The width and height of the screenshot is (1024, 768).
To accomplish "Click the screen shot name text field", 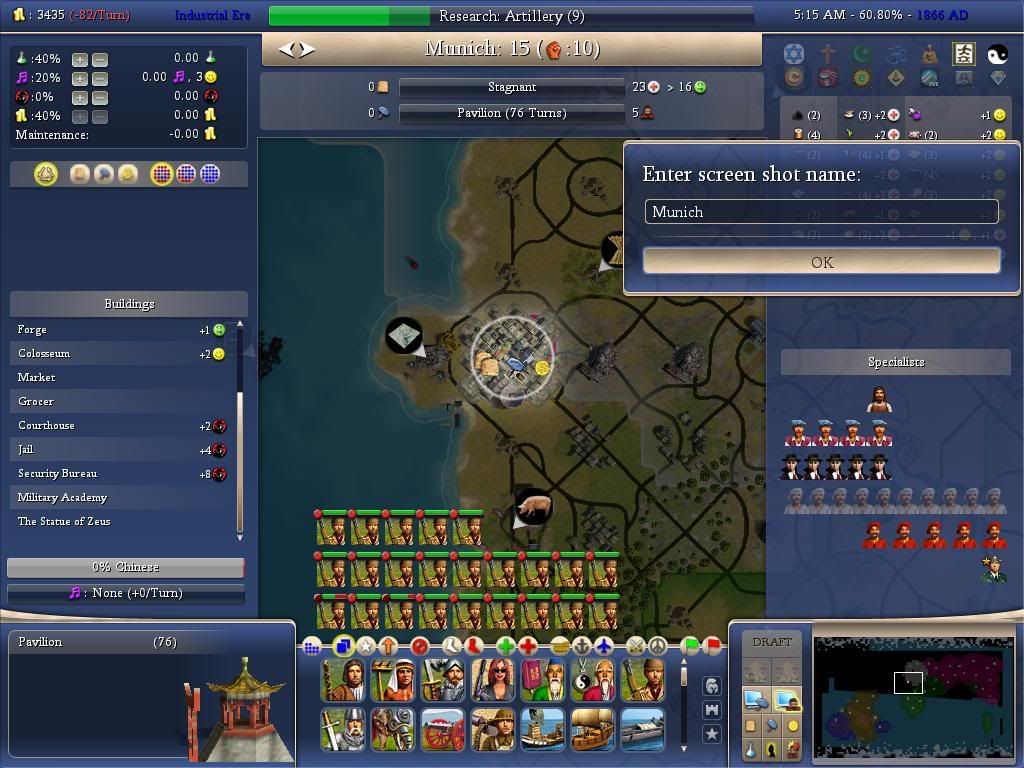I will pyautogui.click(x=822, y=212).
